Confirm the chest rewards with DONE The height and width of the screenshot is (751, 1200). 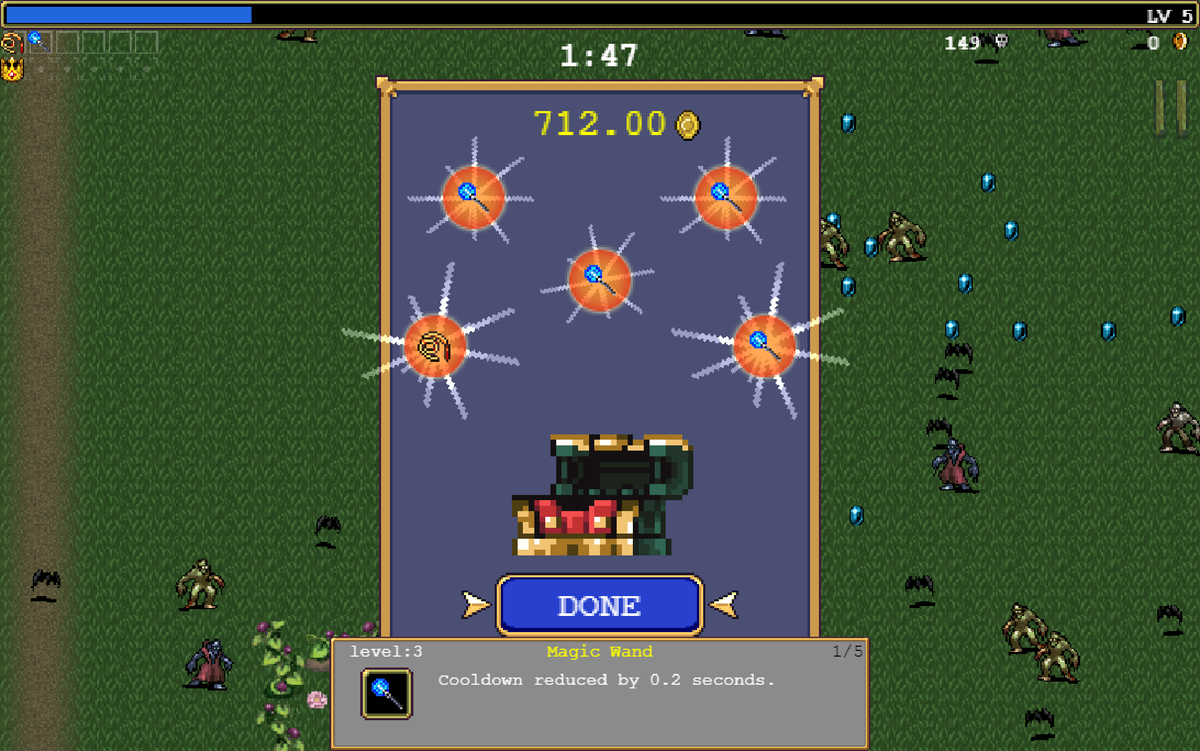600,605
